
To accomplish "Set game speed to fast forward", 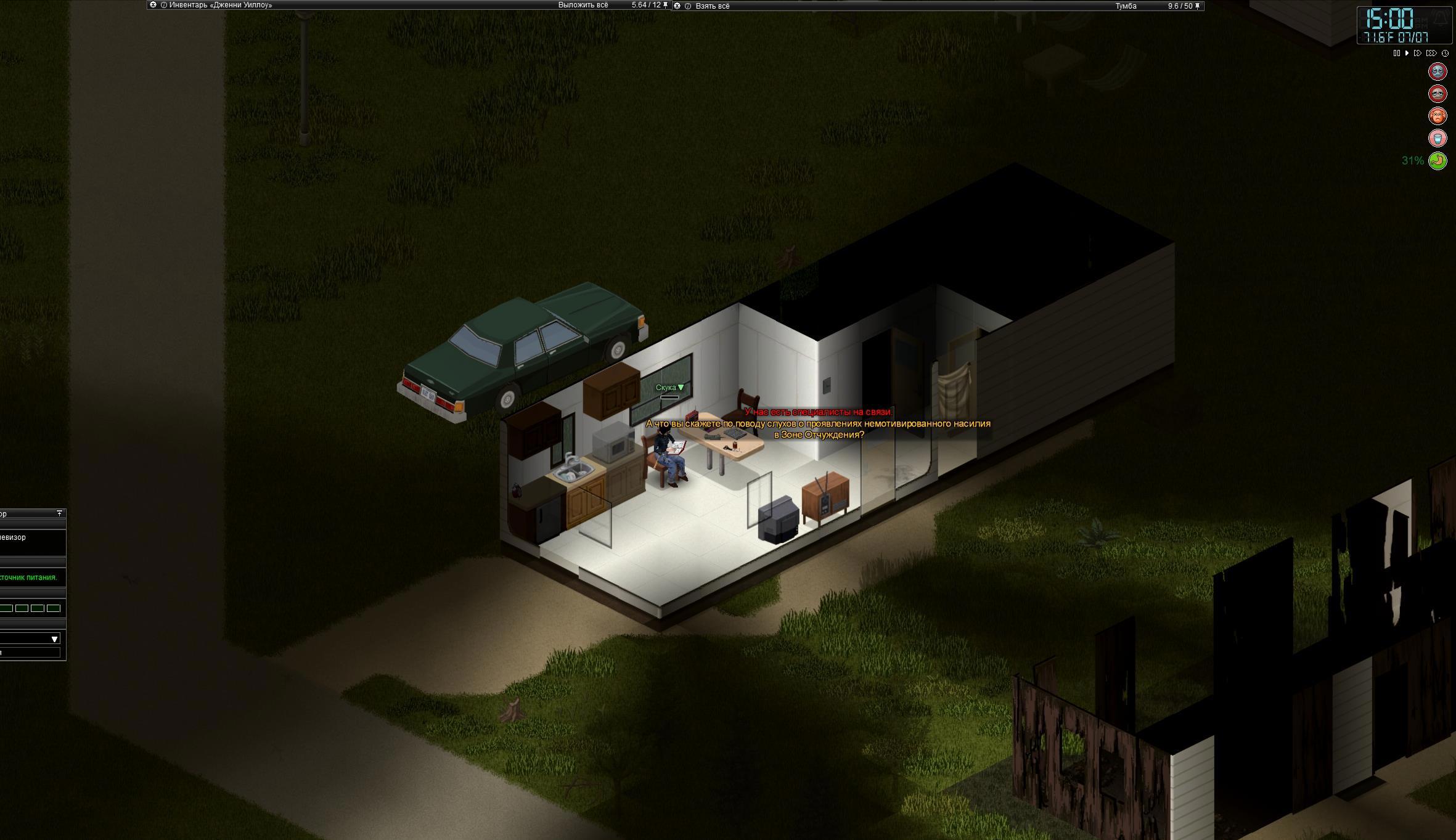I will pyautogui.click(x=1417, y=54).
